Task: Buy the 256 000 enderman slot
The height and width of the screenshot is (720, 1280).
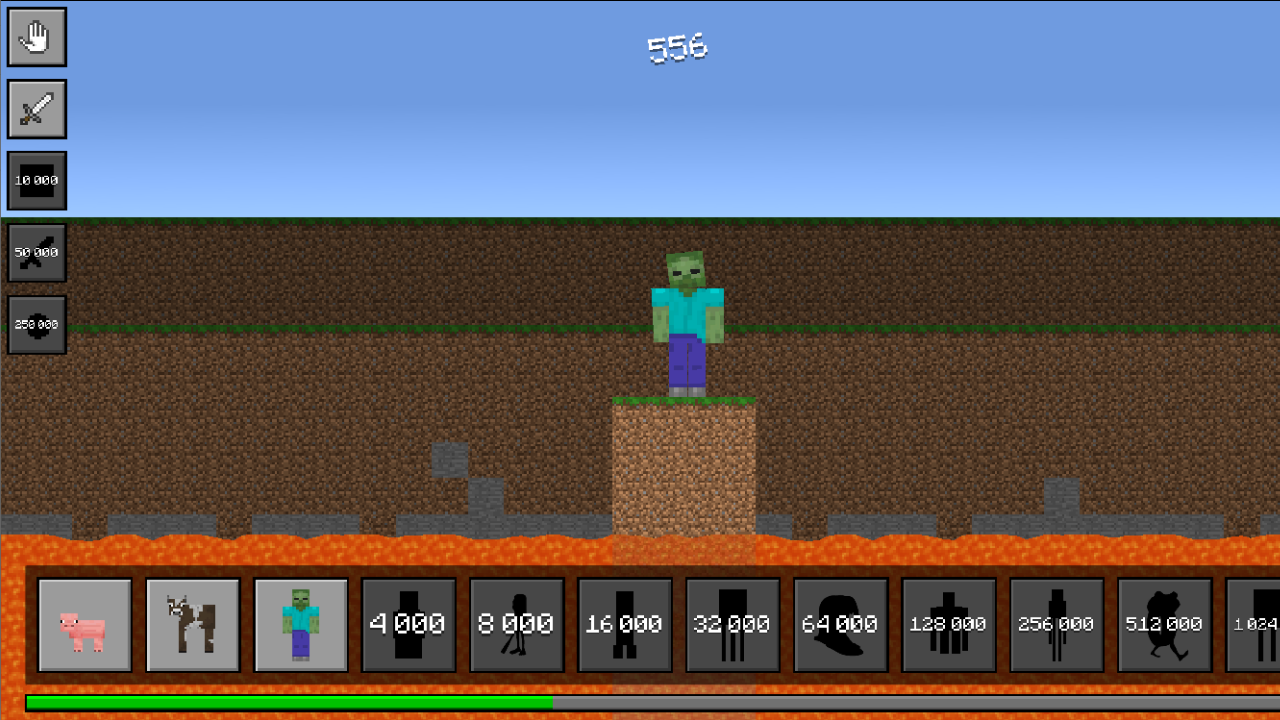Action: coord(1057,625)
